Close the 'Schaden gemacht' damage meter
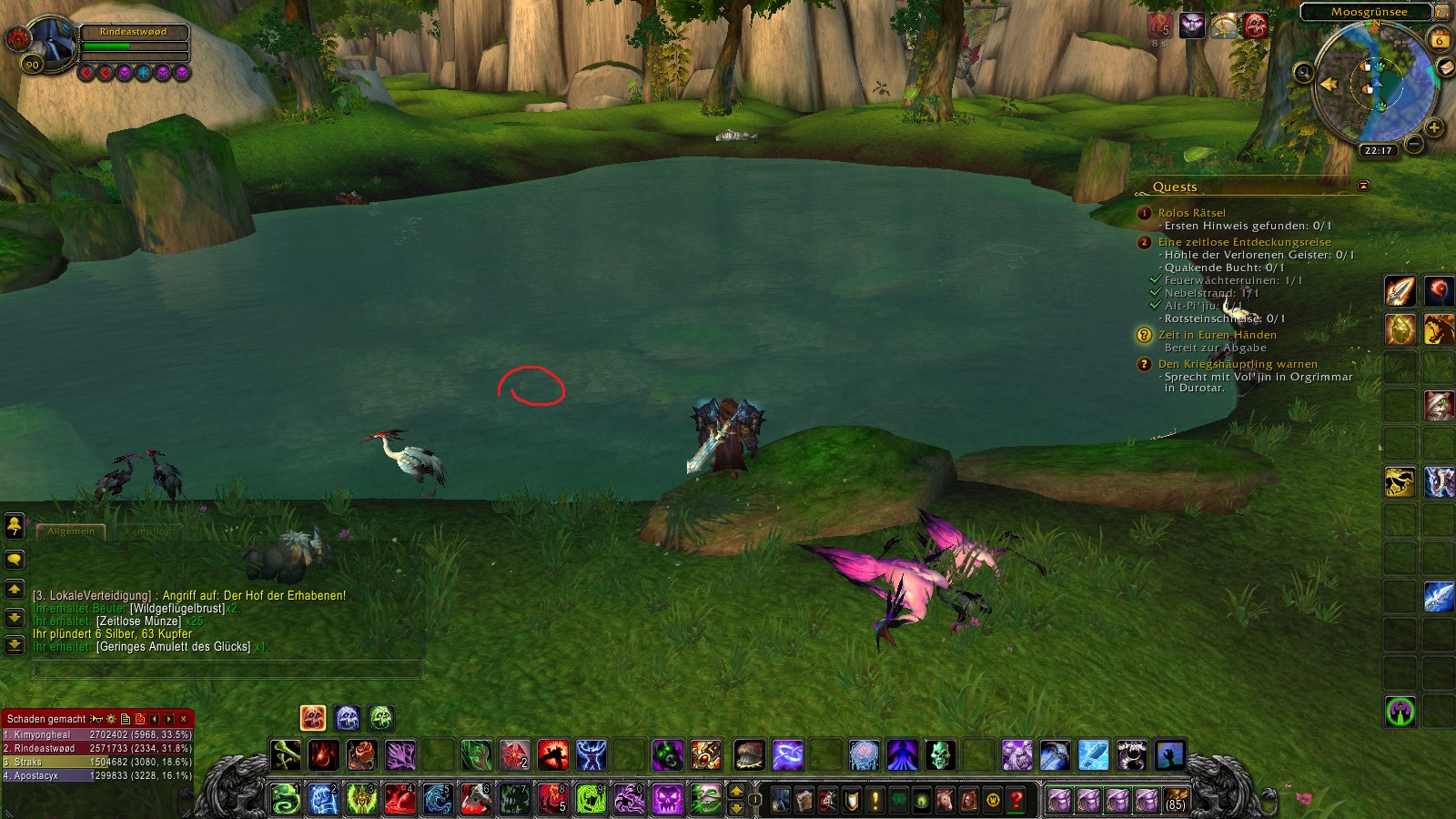1456x819 pixels. [184, 719]
